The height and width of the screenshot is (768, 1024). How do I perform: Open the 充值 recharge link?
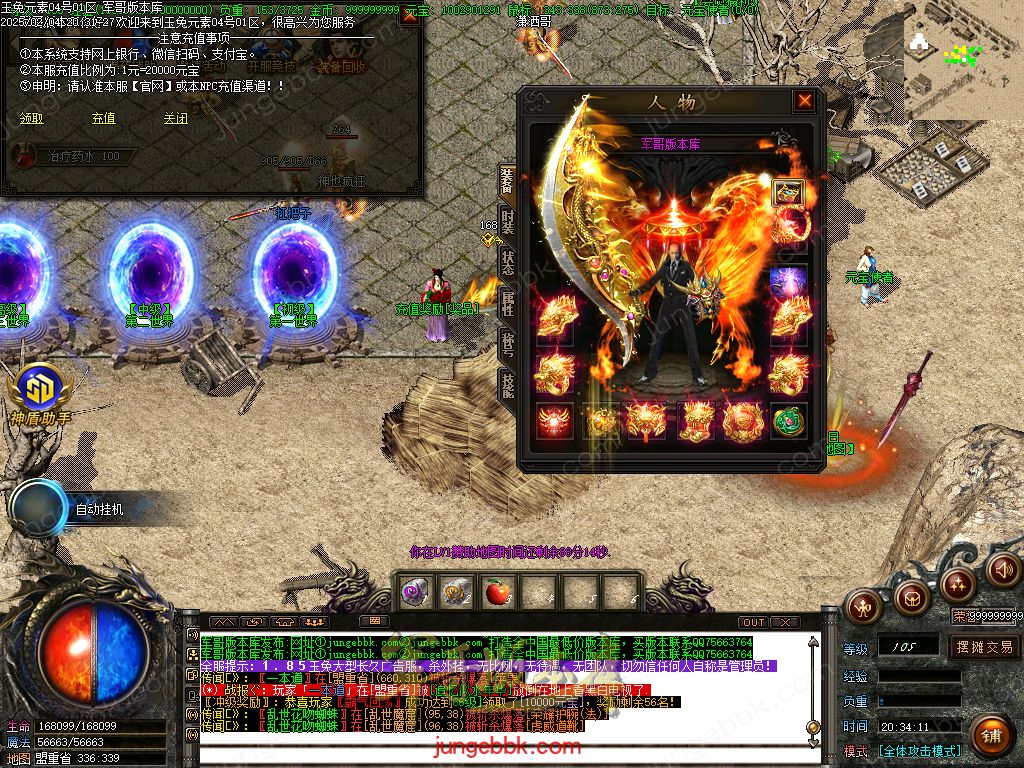103,118
